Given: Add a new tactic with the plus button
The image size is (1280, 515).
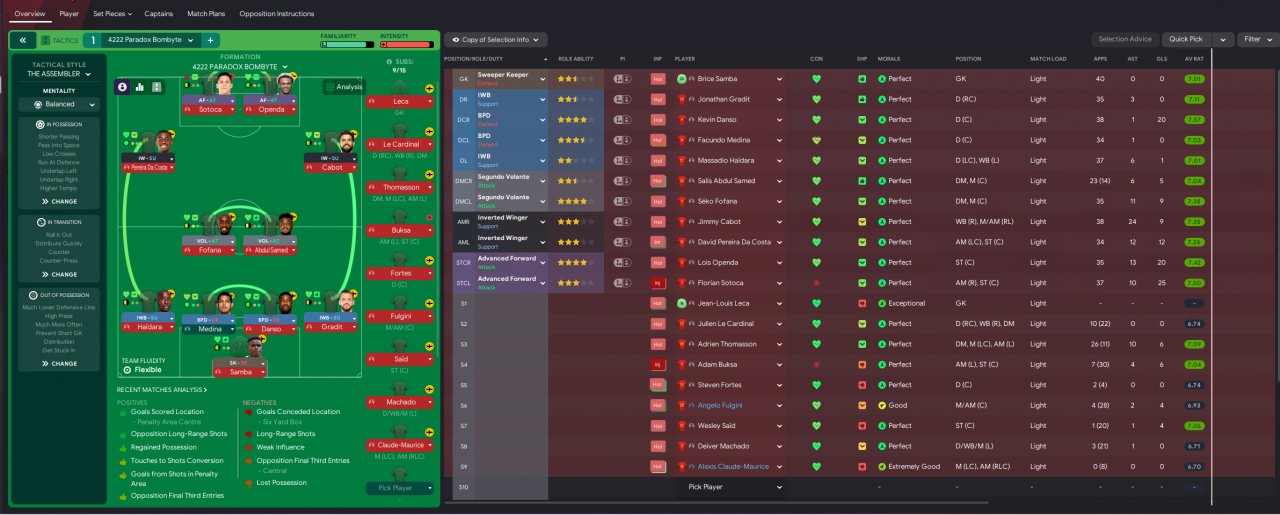Looking at the screenshot, I should coord(210,40).
